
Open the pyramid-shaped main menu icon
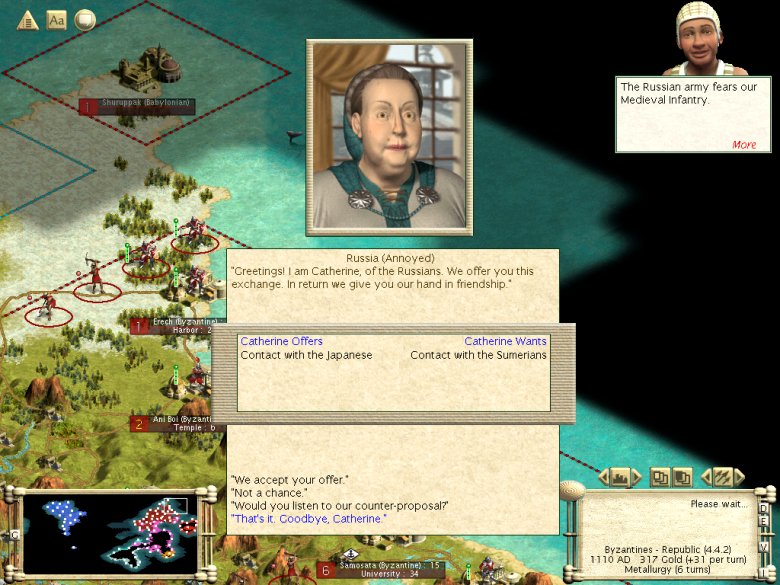click(27, 20)
